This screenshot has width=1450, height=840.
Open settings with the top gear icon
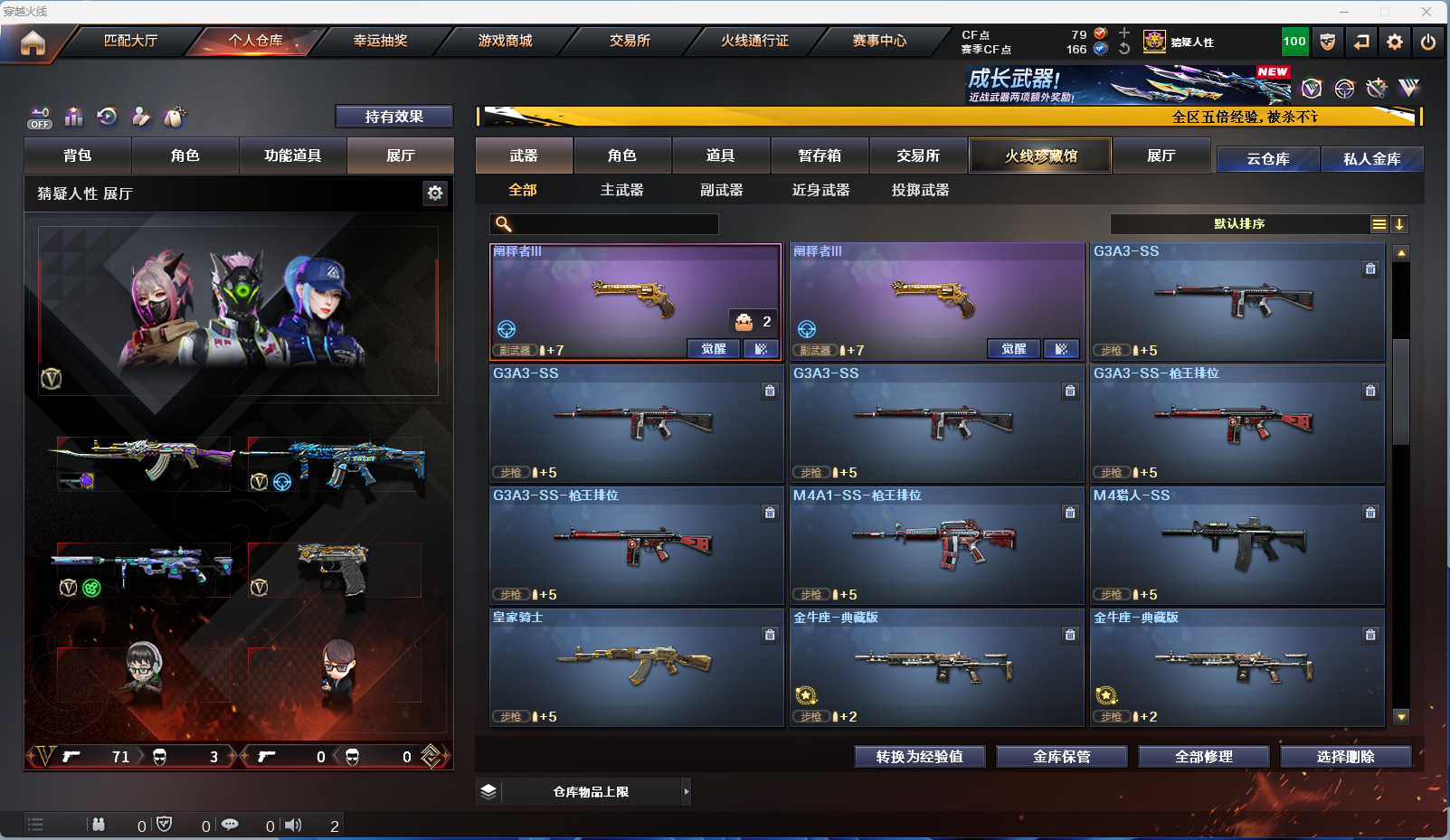[x=1395, y=42]
